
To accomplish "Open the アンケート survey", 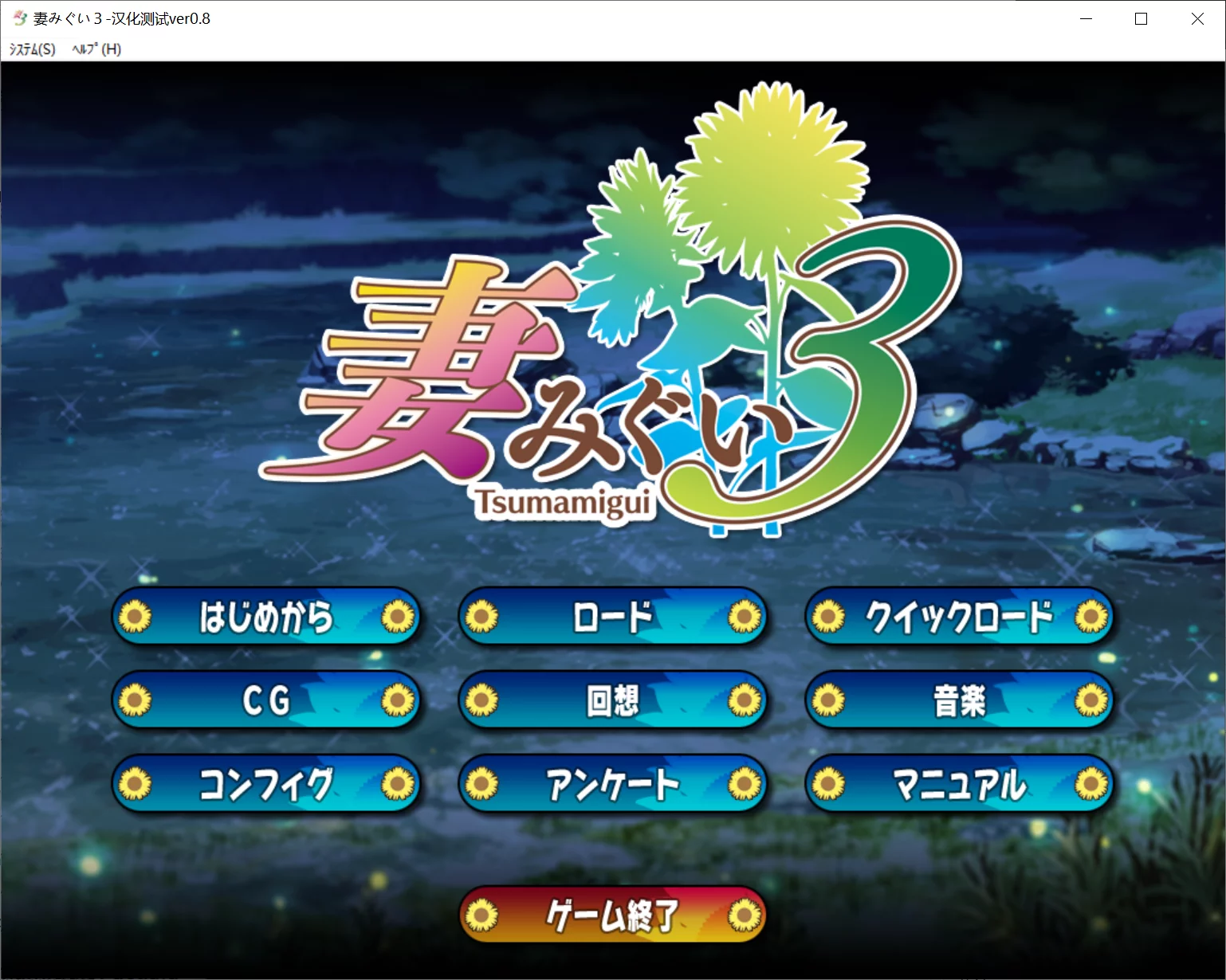I will [612, 783].
